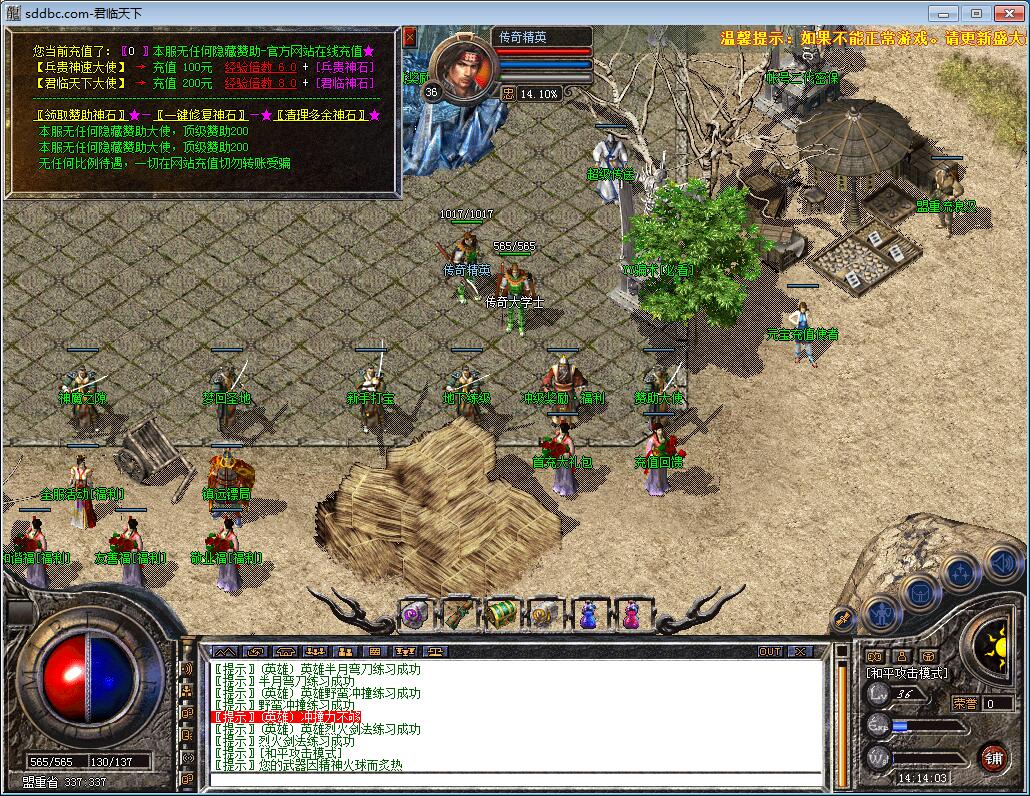The height and width of the screenshot is (796, 1030).
Task: Open the 清理多余神石 link
Action: (321, 116)
